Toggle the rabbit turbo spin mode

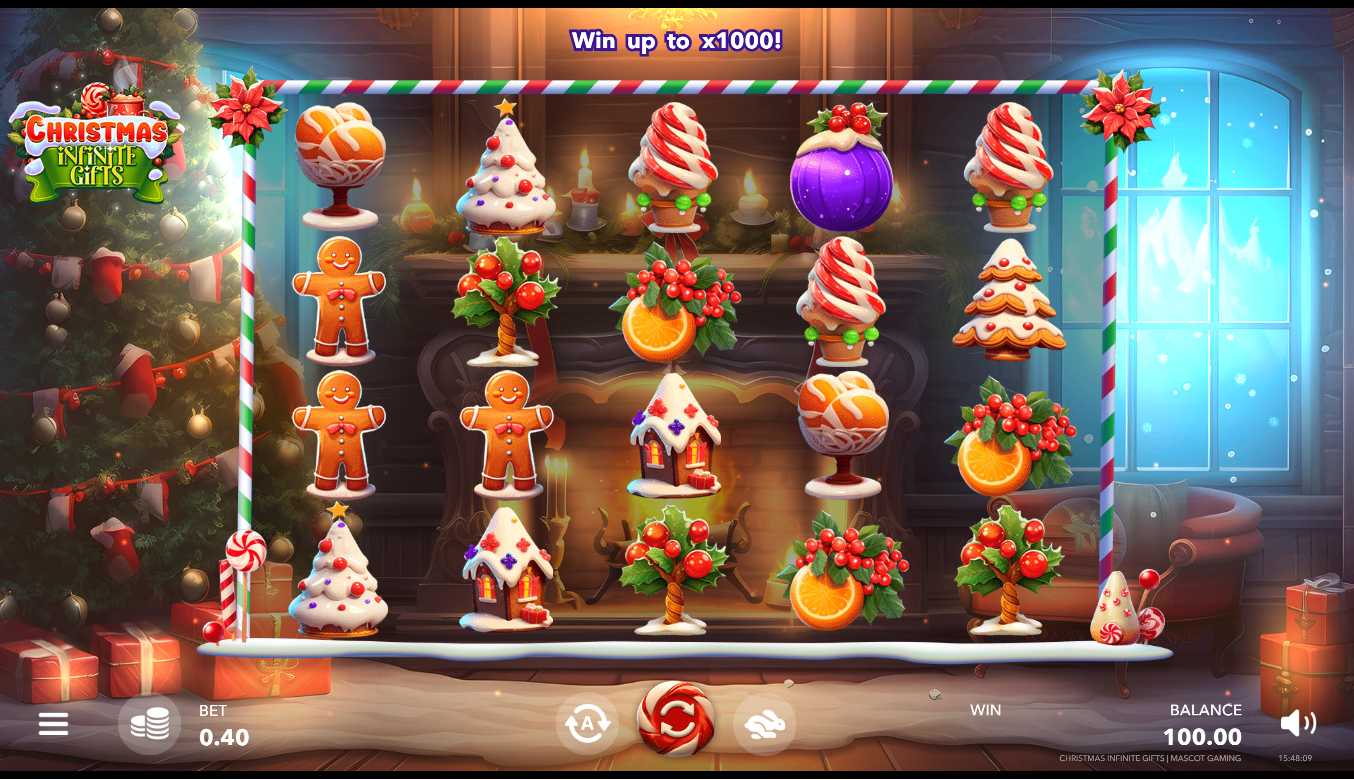(765, 724)
